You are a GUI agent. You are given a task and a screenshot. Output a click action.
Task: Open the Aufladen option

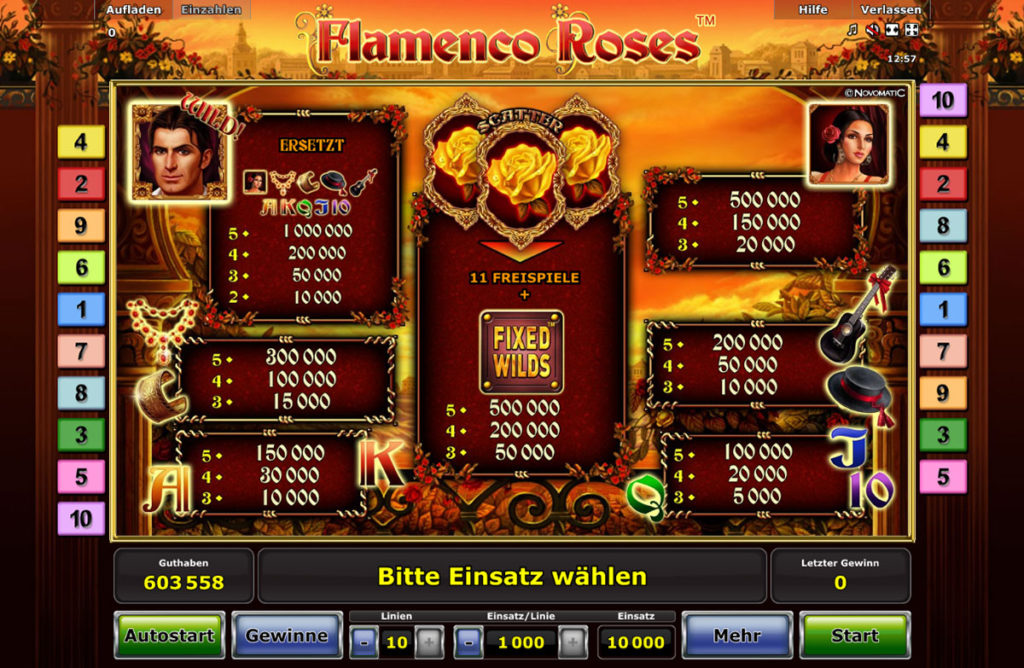pyautogui.click(x=135, y=10)
